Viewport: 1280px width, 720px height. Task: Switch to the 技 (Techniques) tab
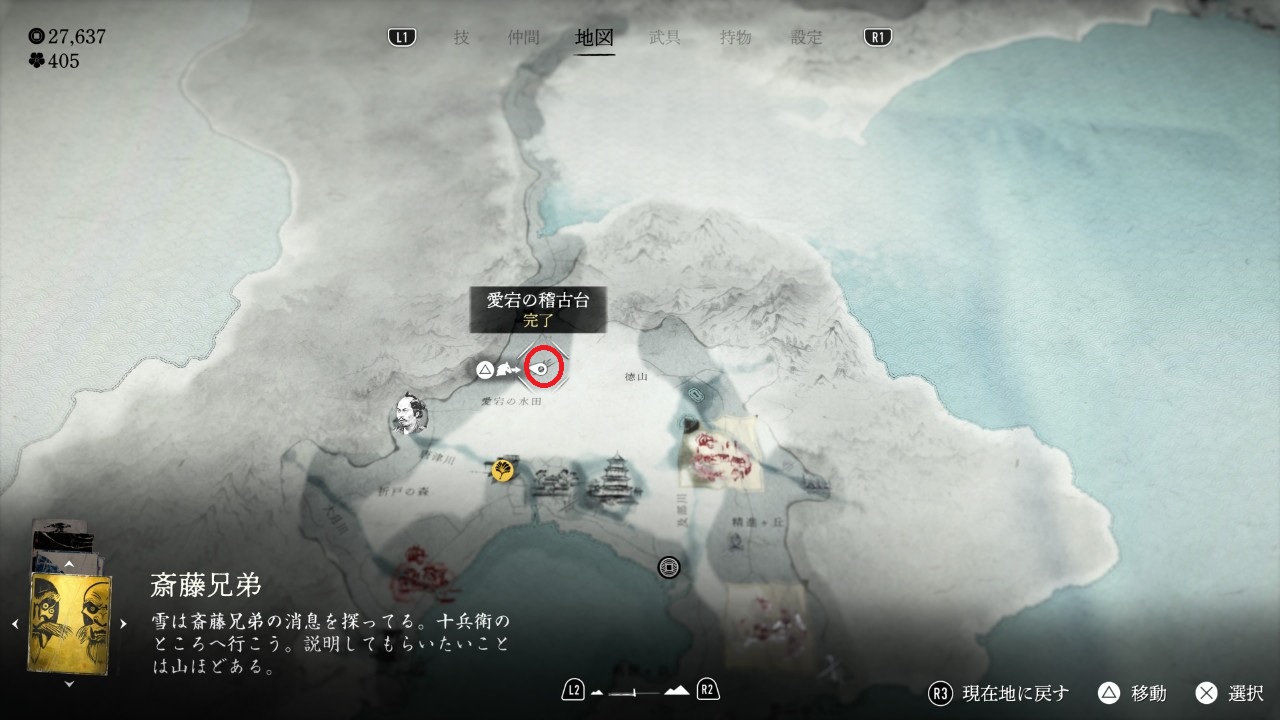[x=461, y=38]
